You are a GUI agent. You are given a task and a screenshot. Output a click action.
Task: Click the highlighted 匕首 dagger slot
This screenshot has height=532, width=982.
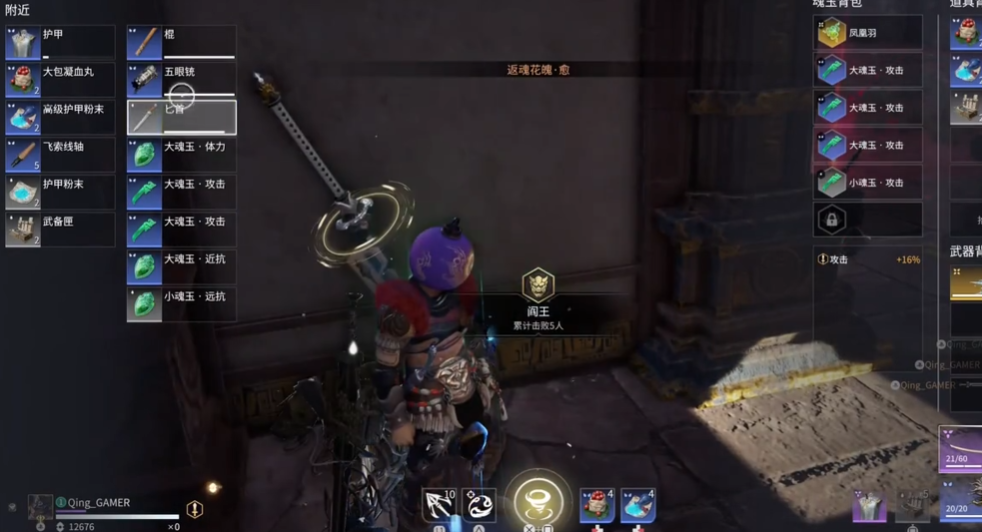click(x=181, y=117)
